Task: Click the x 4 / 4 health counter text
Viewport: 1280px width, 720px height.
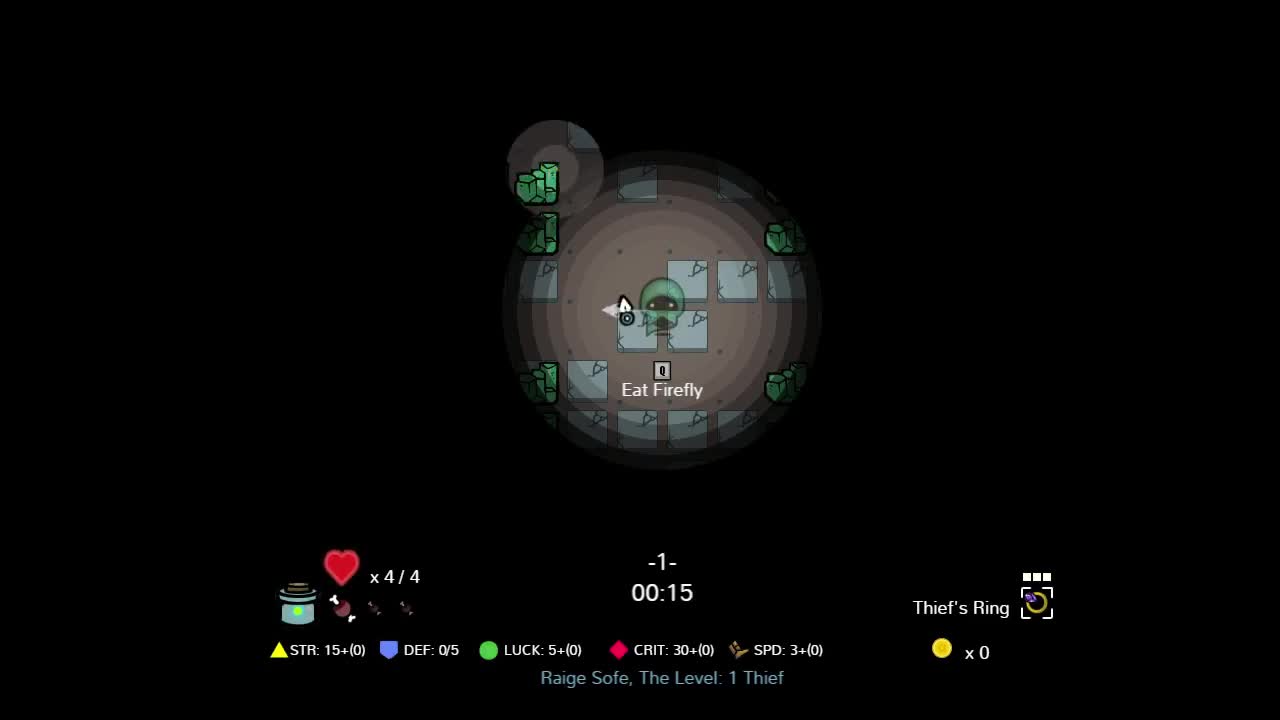Action: (x=395, y=577)
